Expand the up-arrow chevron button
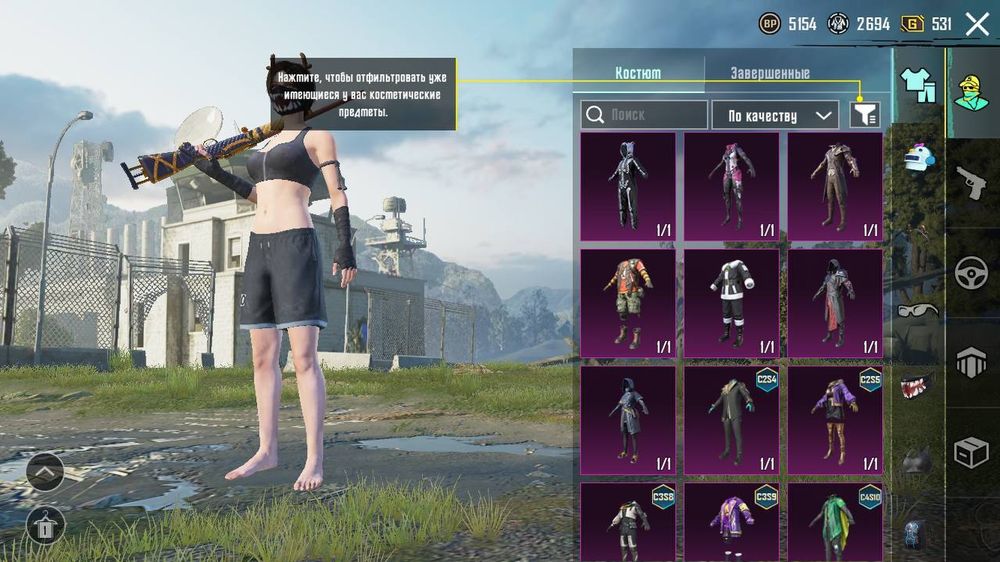 (x=46, y=471)
